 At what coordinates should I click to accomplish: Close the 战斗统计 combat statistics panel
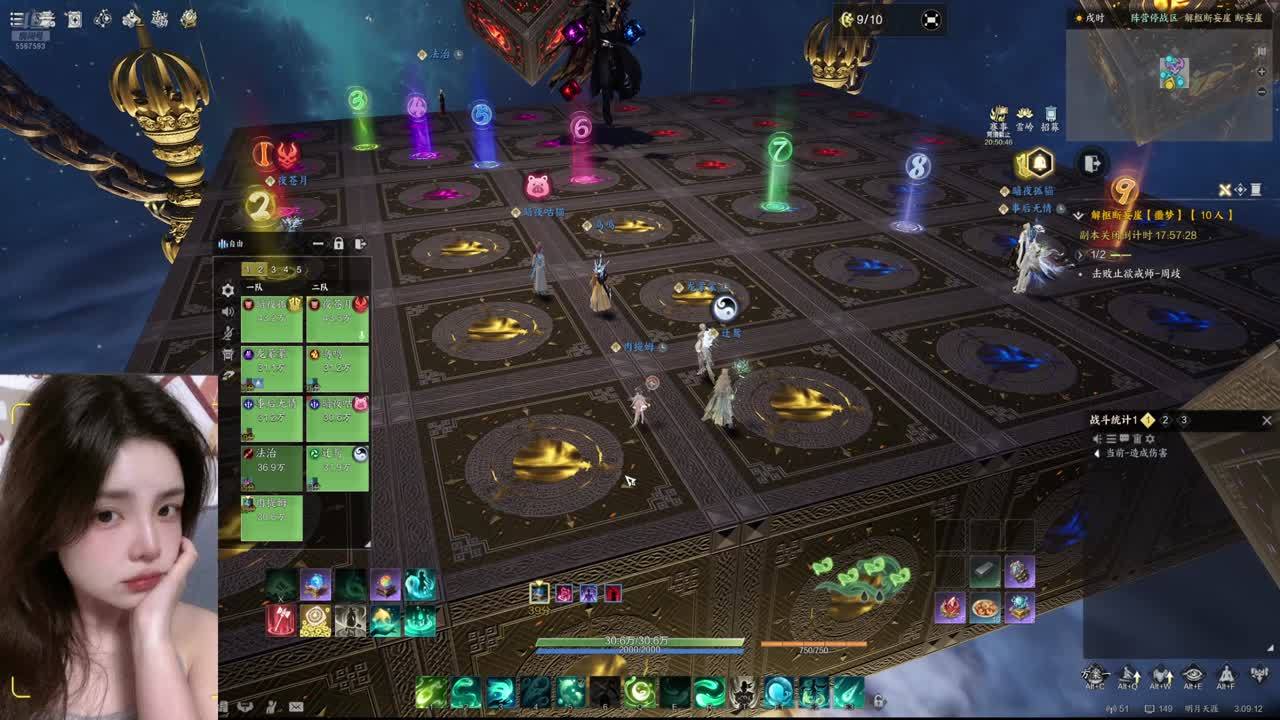(x=1266, y=421)
